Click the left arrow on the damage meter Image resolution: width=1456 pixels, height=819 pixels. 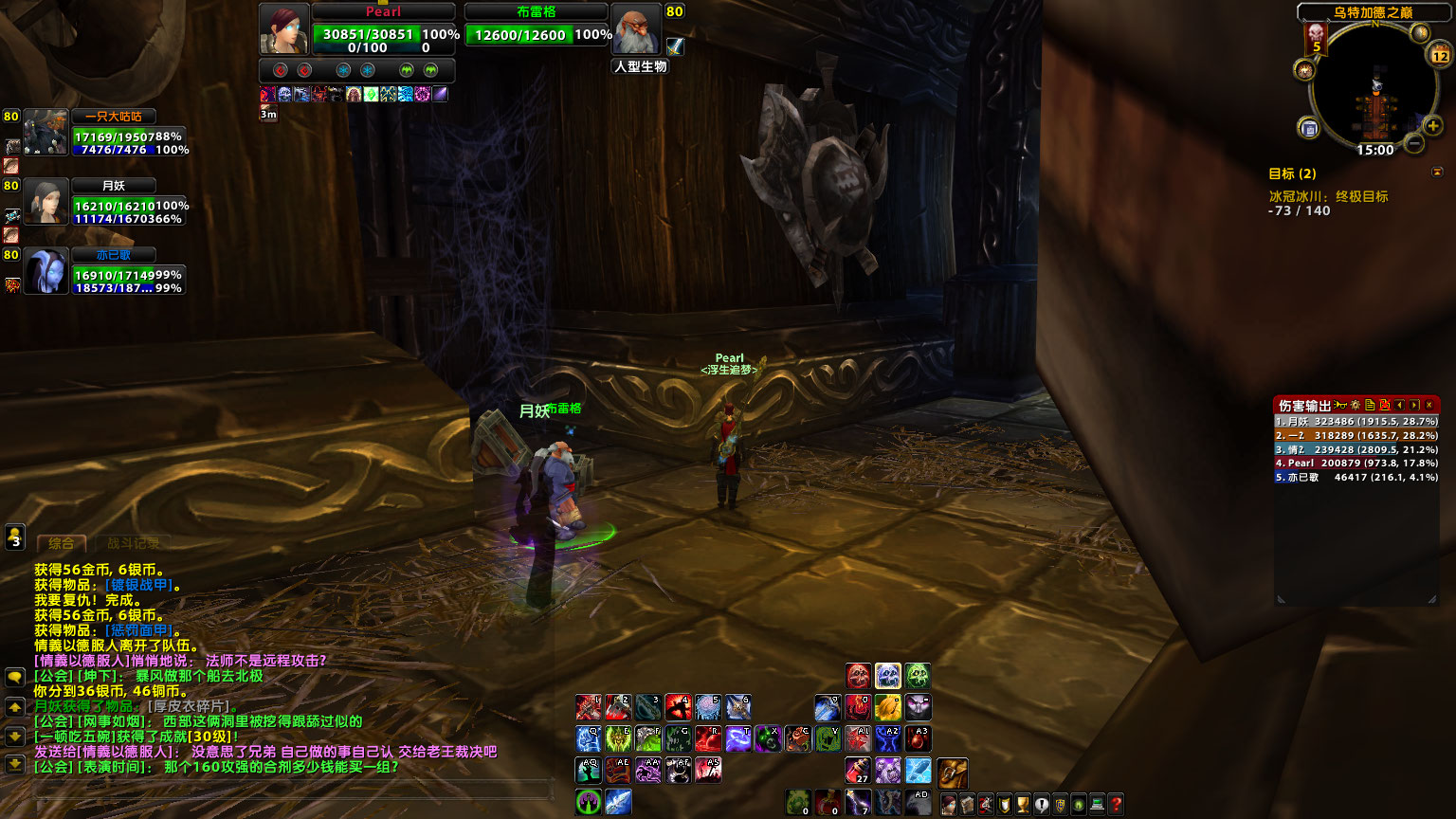click(1400, 405)
